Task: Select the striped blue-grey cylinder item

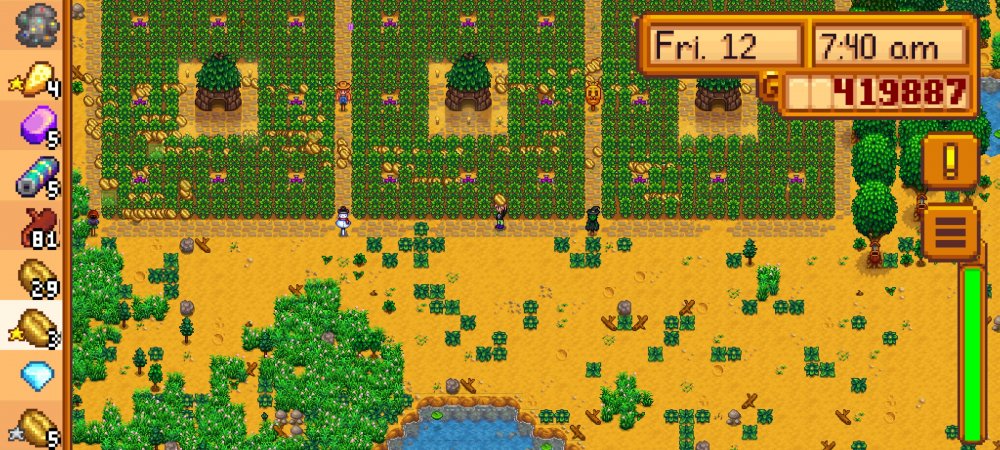Action: click(x=37, y=175)
